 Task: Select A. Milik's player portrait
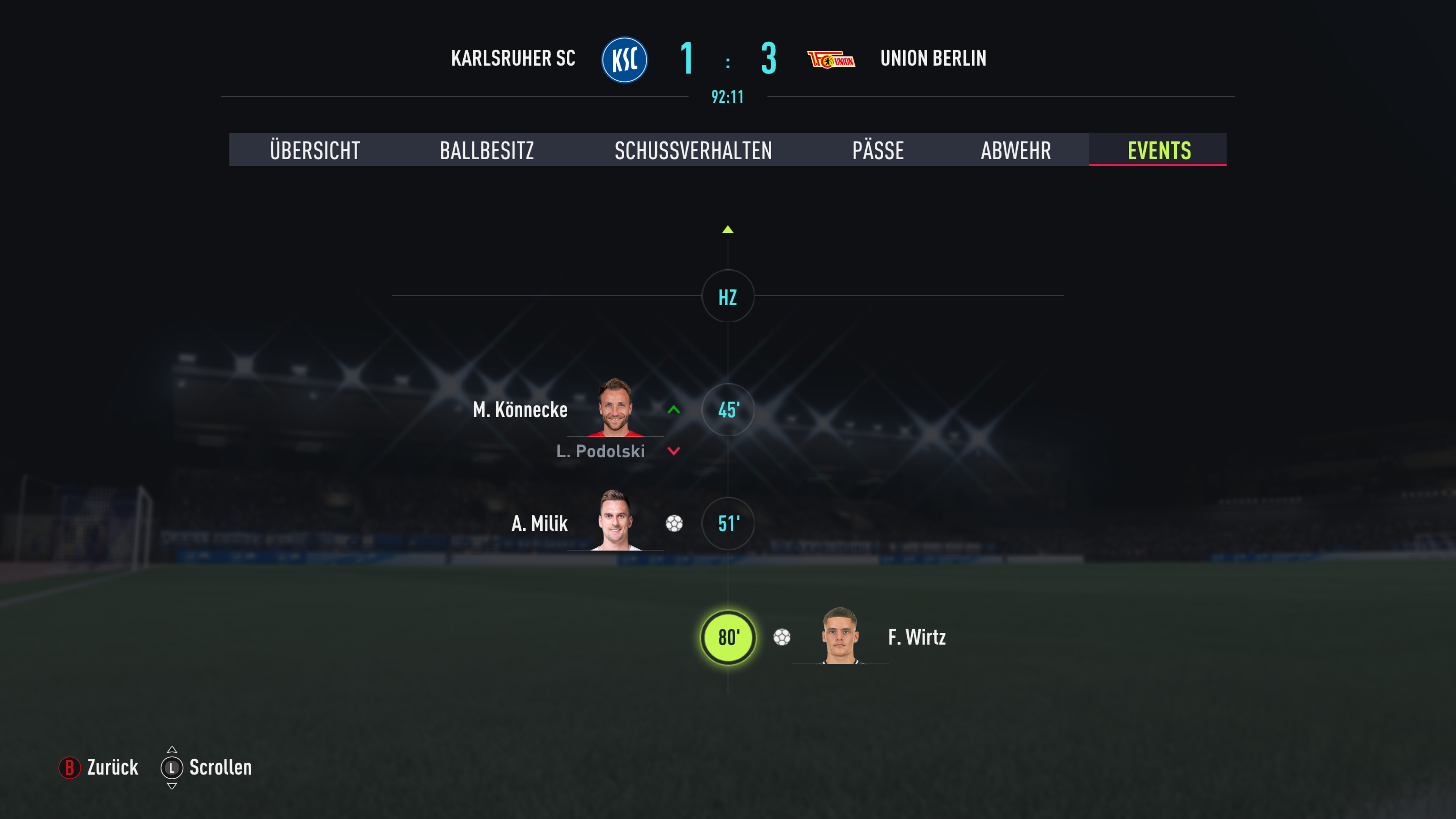click(x=615, y=521)
